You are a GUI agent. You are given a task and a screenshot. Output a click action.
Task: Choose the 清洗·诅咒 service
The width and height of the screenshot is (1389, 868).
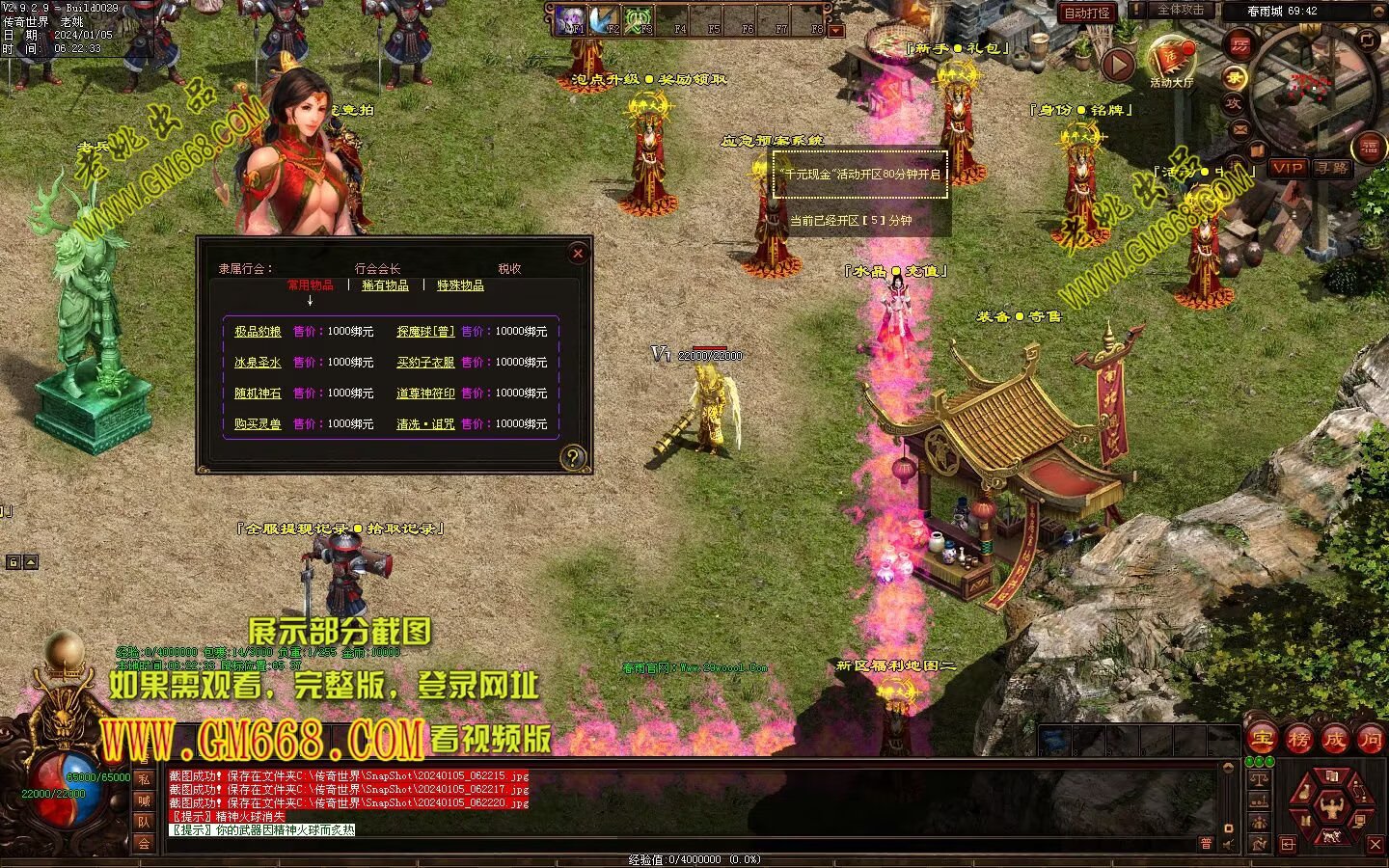coord(425,424)
